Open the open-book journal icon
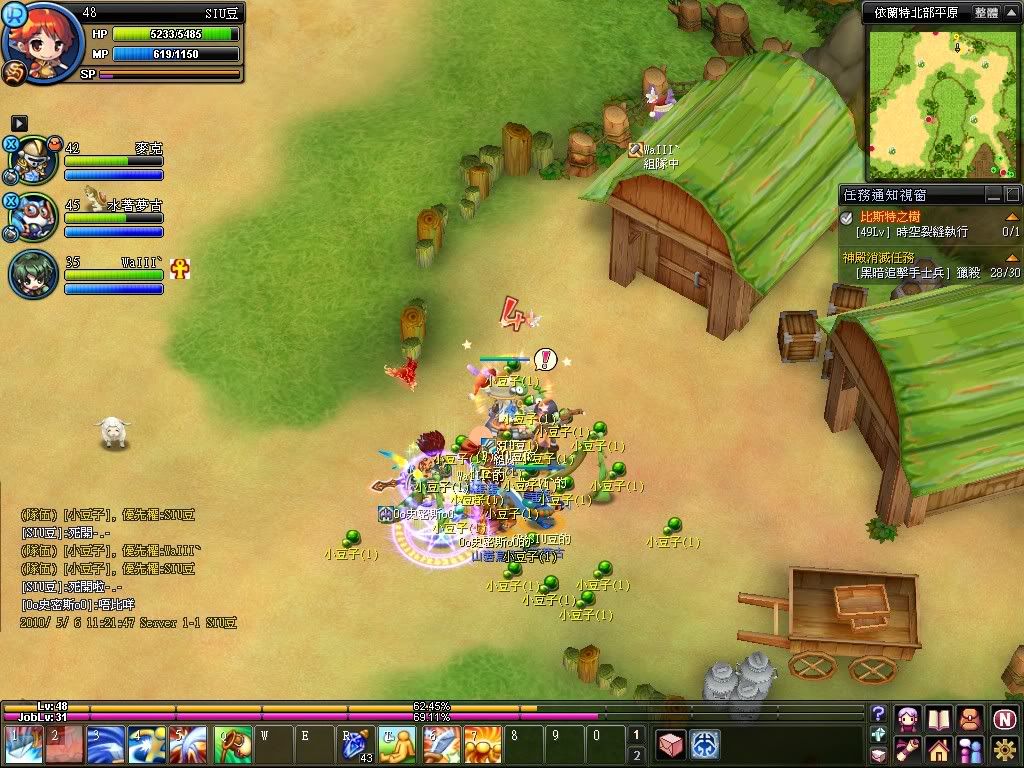This screenshot has width=1024, height=768. pos(938,717)
